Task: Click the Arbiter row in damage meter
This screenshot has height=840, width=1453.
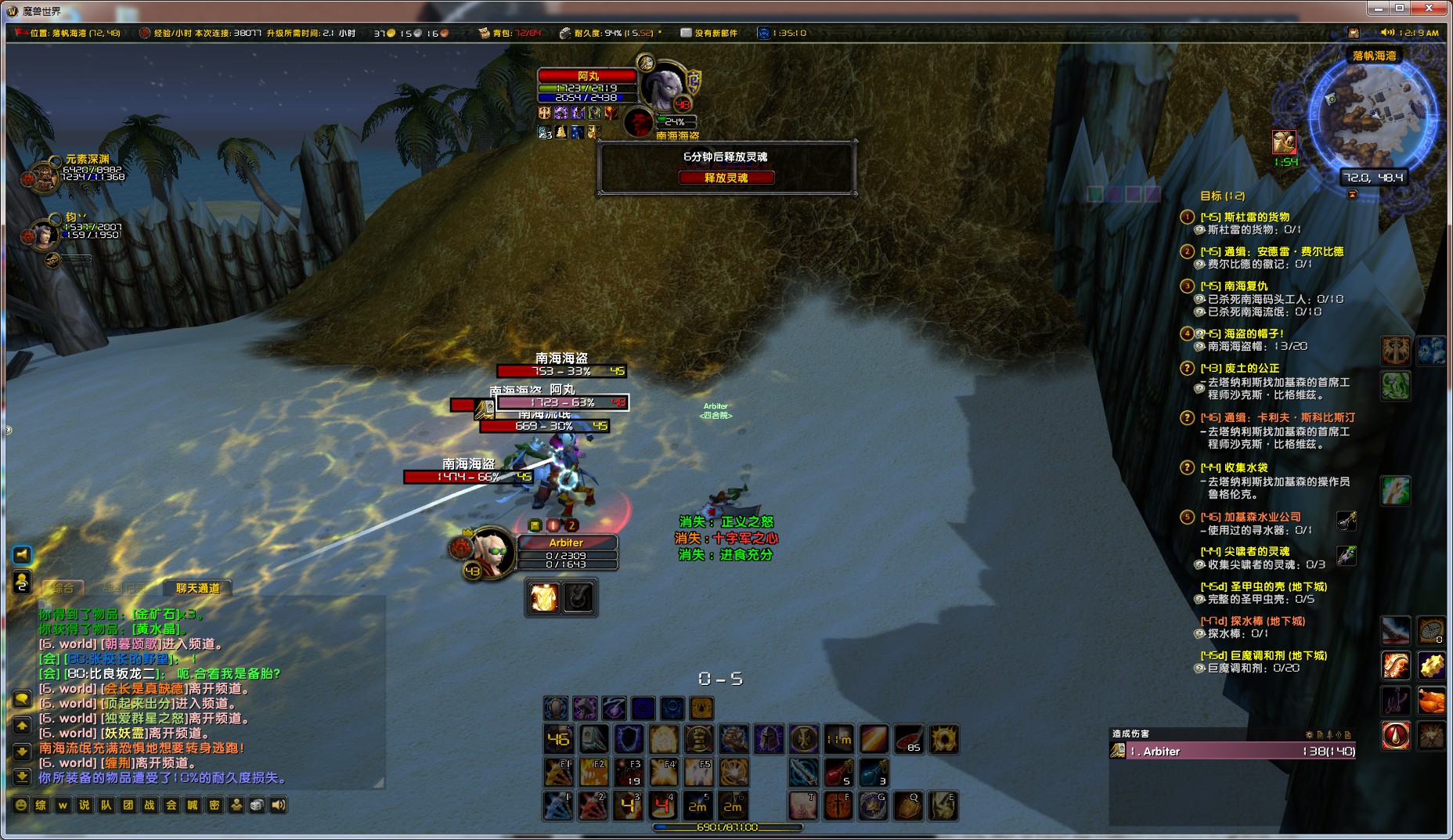Action: click(x=1233, y=751)
